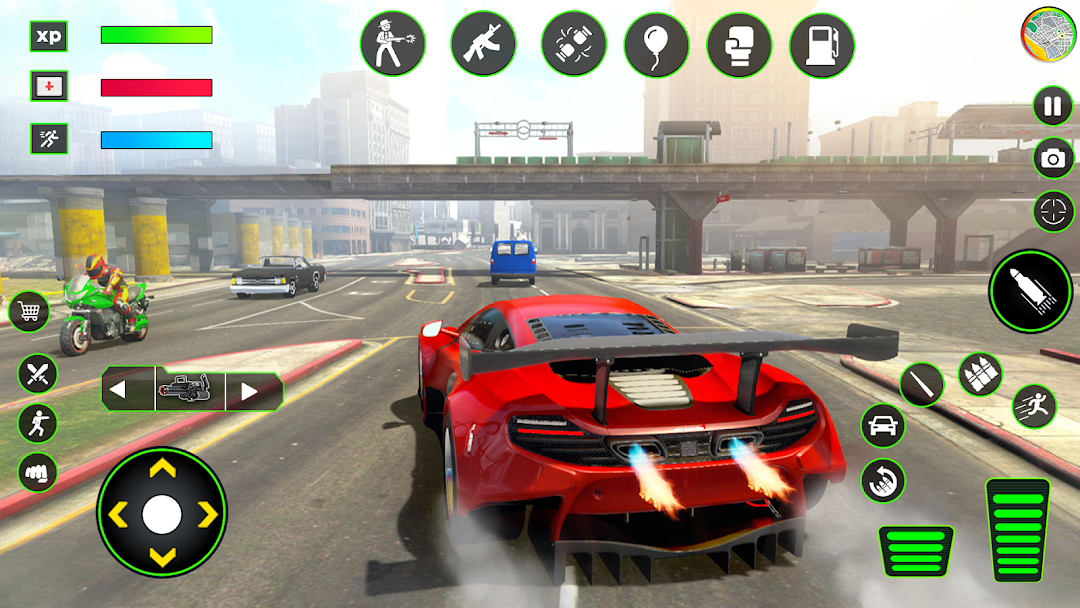The width and height of the screenshot is (1080, 608).
Task: Tap the car icon button
Action: [882, 426]
